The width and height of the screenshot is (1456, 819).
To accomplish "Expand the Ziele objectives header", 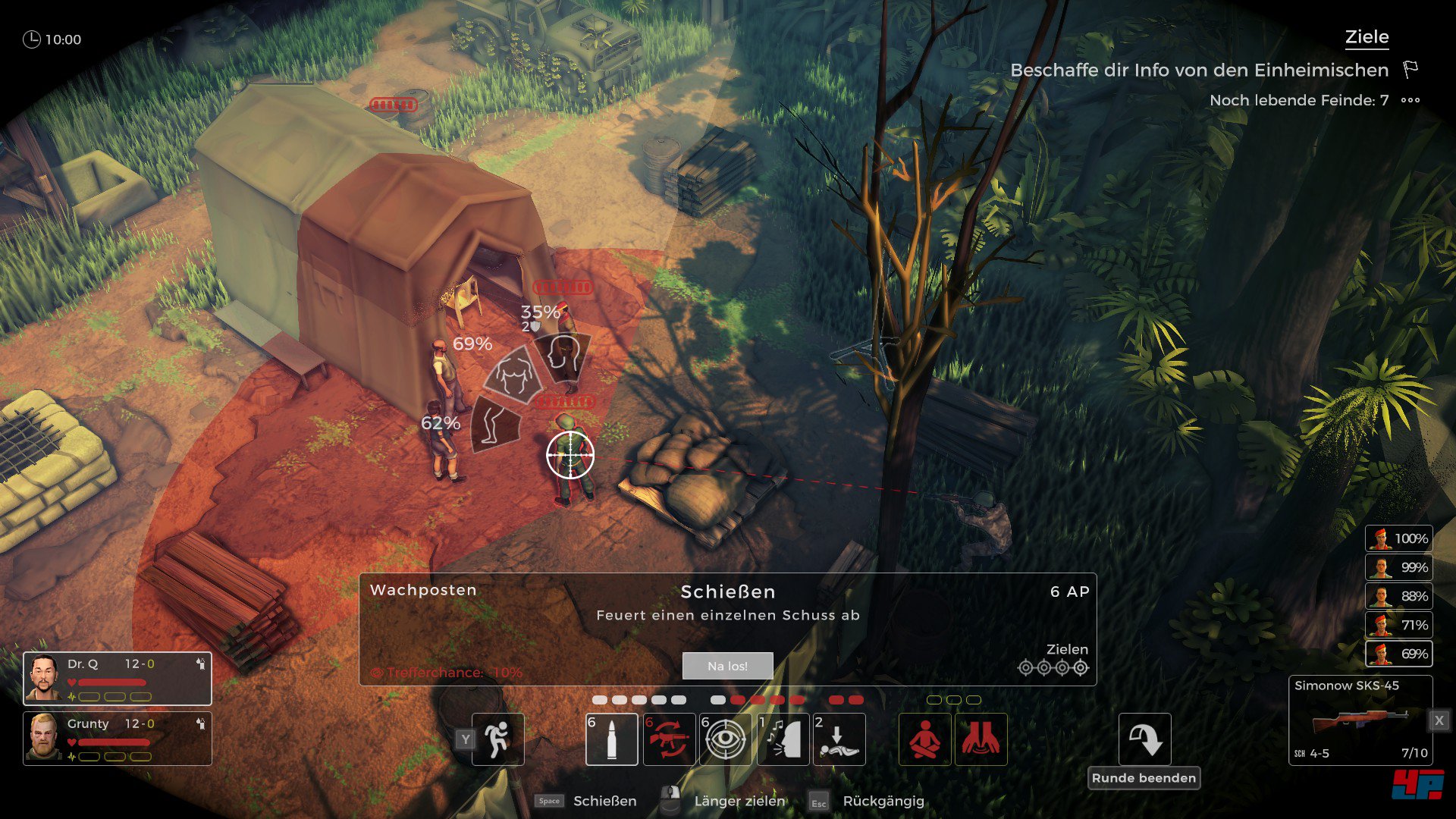I will tap(1367, 37).
